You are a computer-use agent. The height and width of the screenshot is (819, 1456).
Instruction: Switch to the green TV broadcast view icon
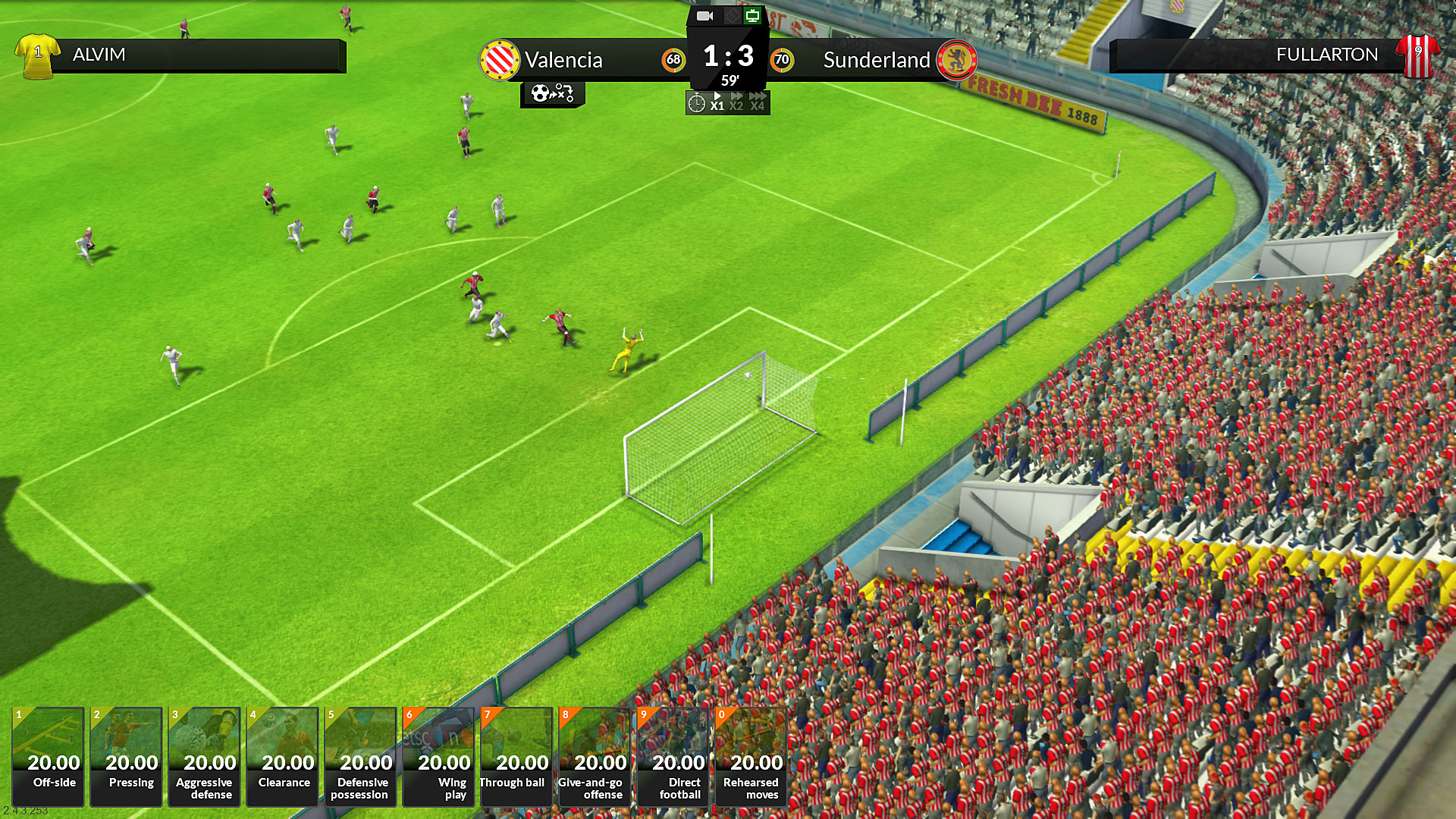click(752, 16)
